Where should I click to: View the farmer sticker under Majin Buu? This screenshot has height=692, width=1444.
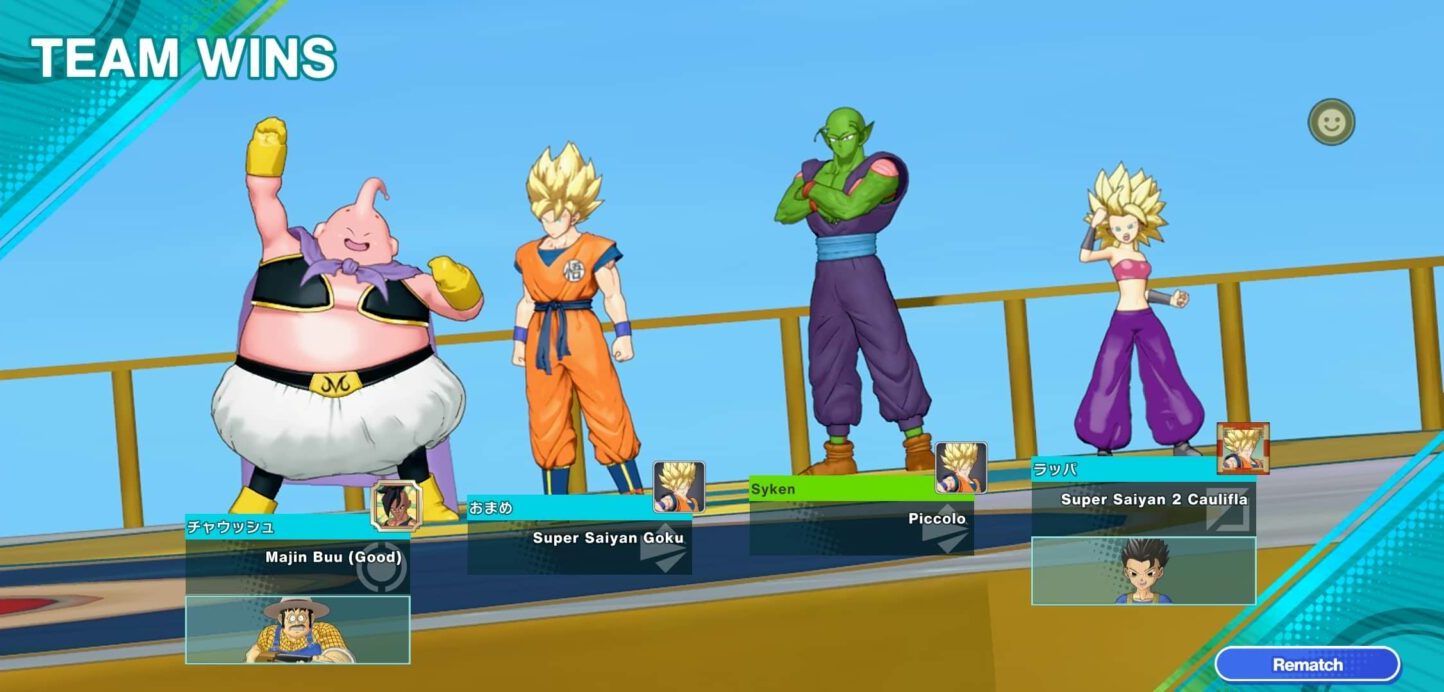coord(297,630)
